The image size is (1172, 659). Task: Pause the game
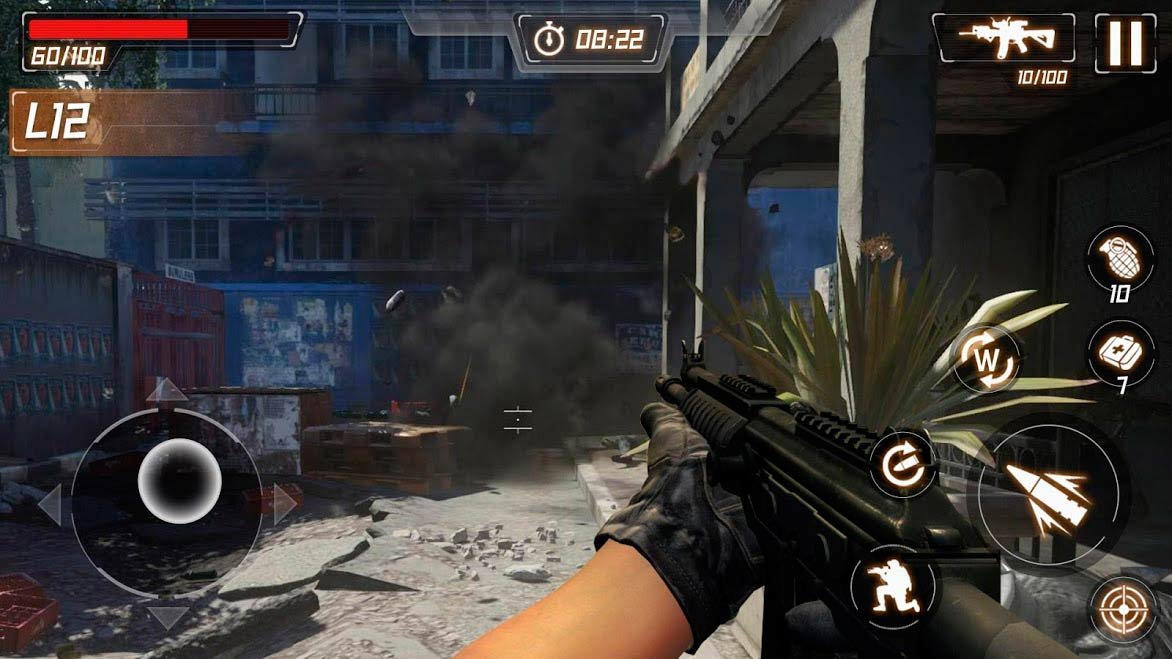[1125, 43]
